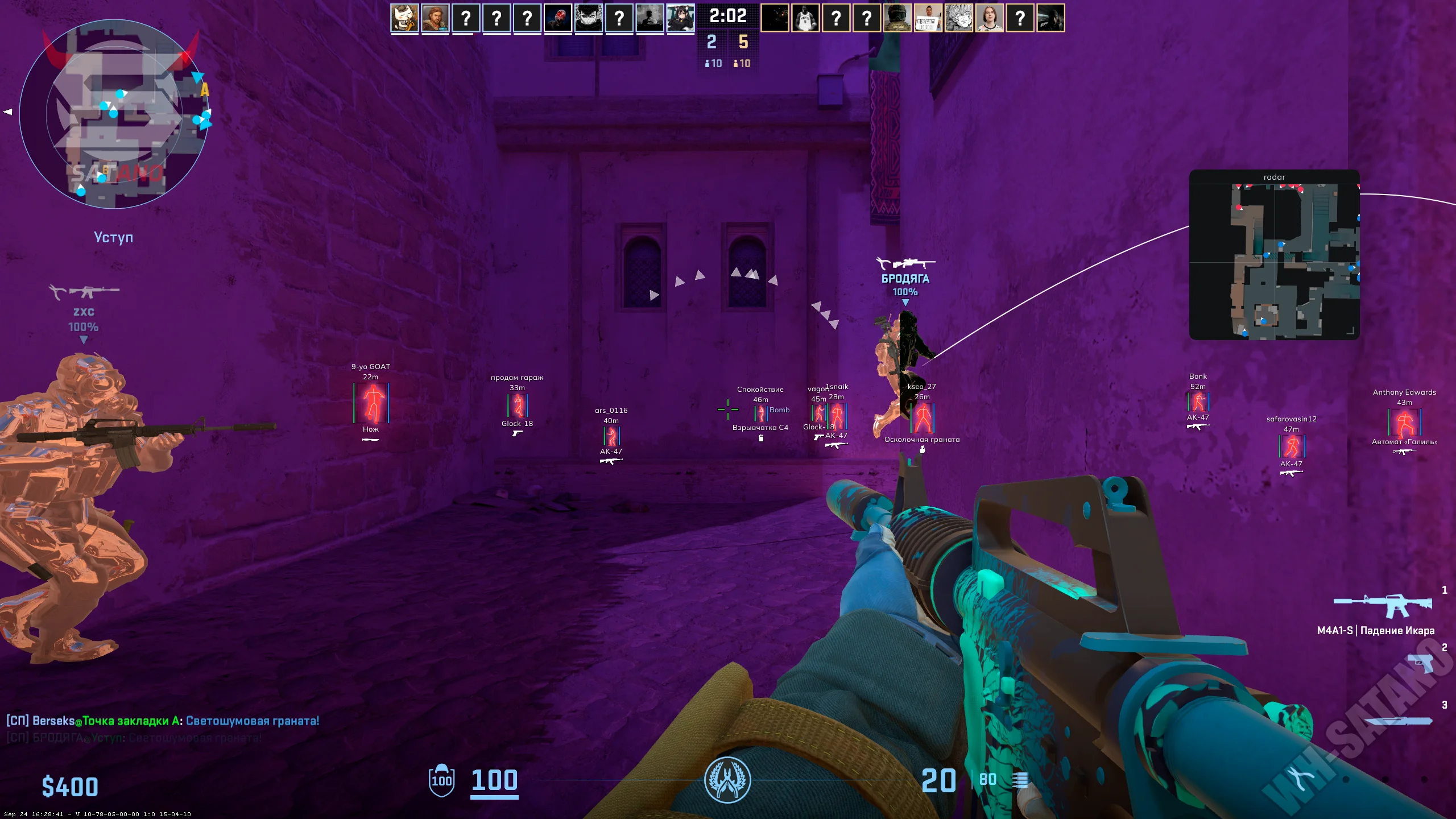
Task: Choose the man in white shirt avatar
Action: 990,18
